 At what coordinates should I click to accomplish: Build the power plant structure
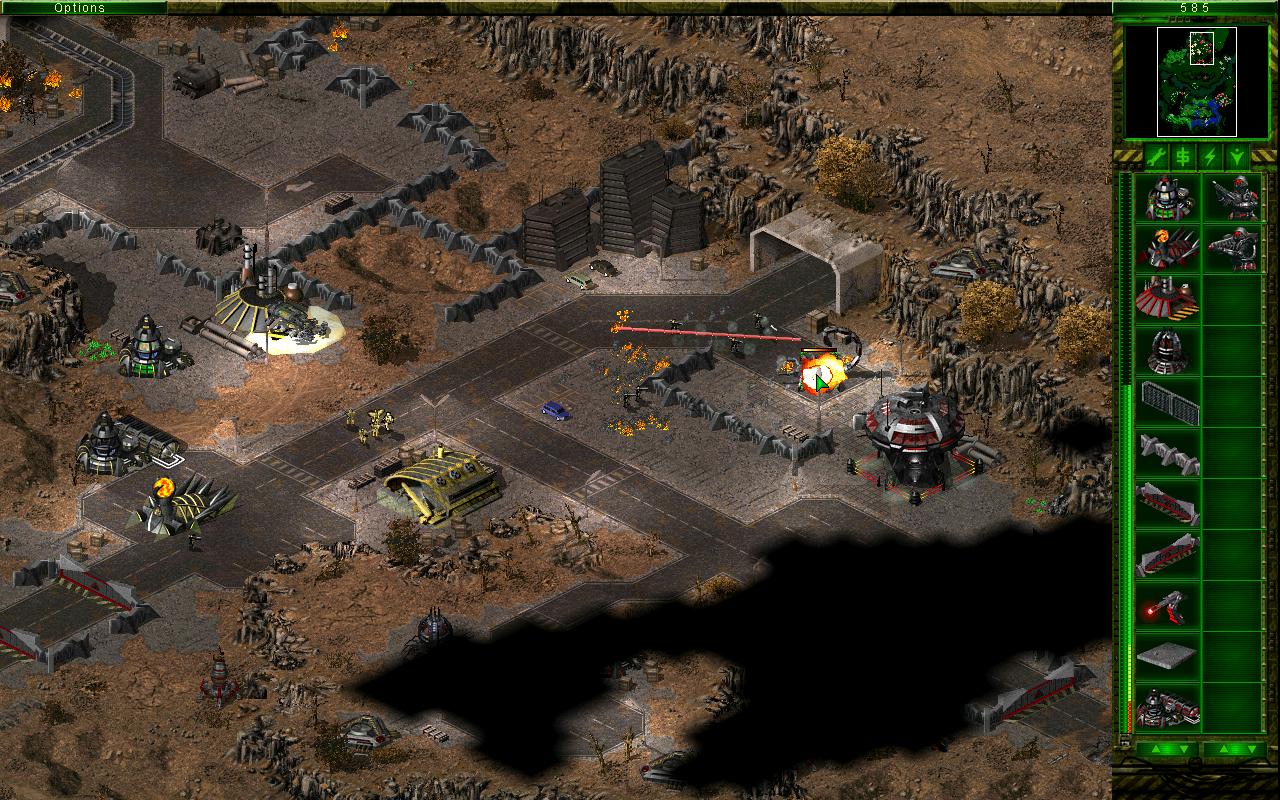tap(1167, 199)
